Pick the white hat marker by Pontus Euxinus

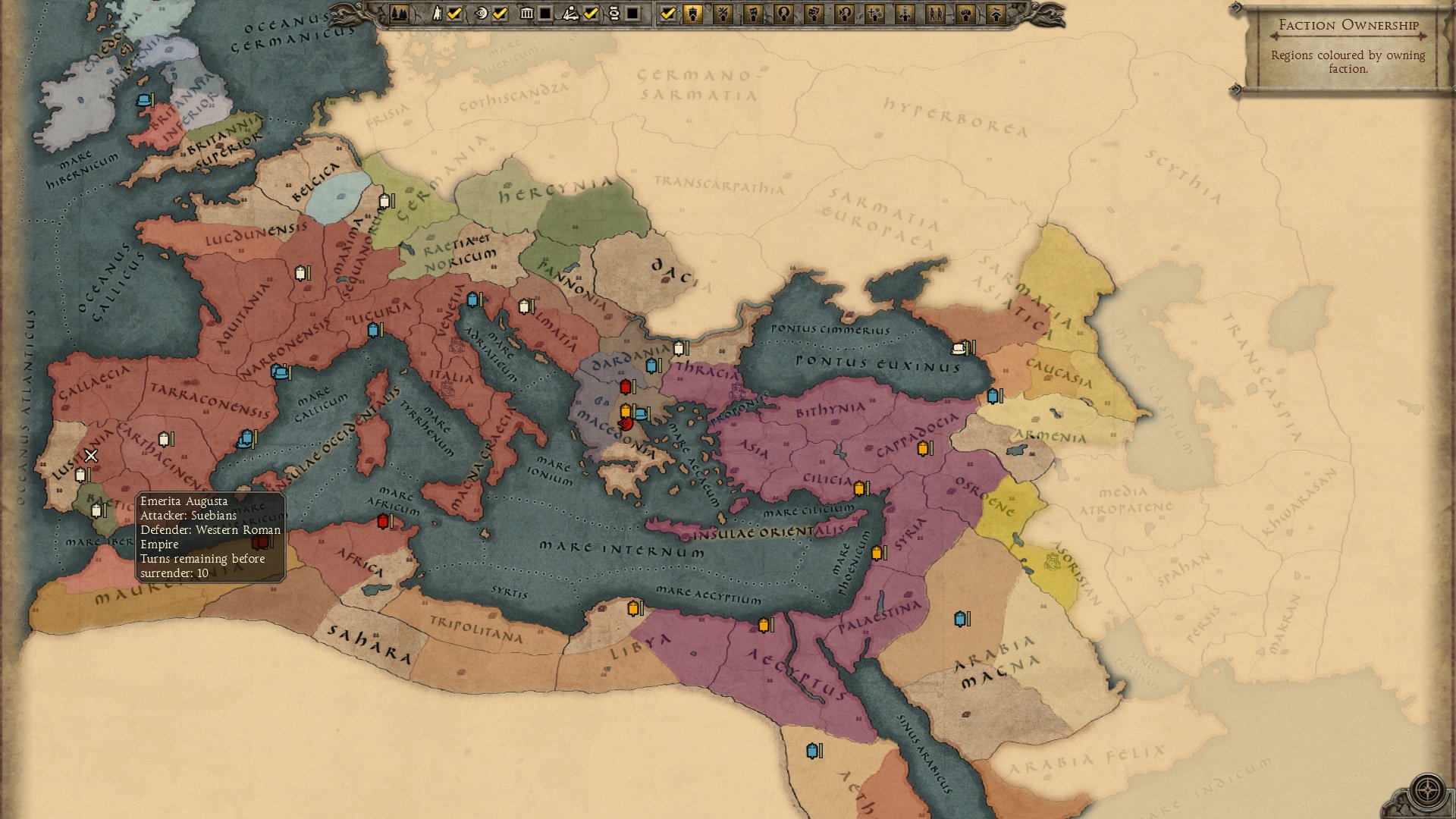[960, 347]
